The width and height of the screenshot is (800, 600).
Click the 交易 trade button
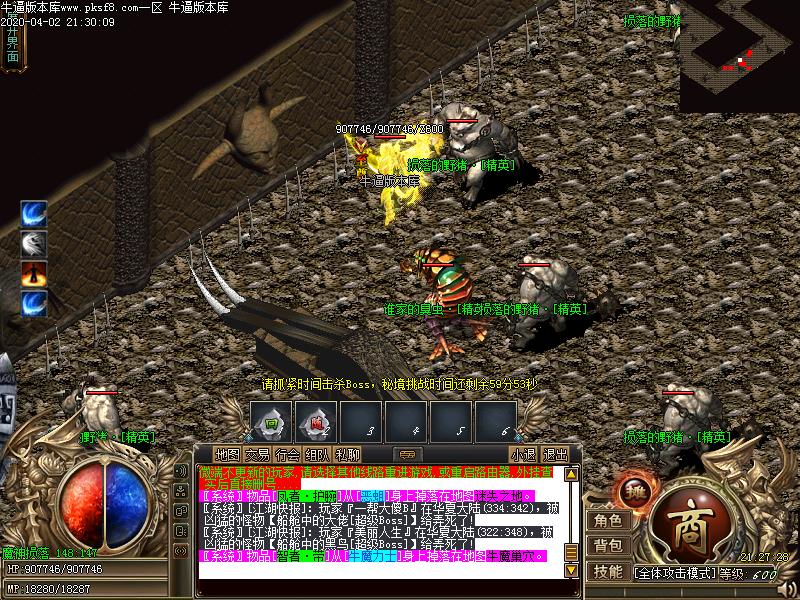click(257, 454)
